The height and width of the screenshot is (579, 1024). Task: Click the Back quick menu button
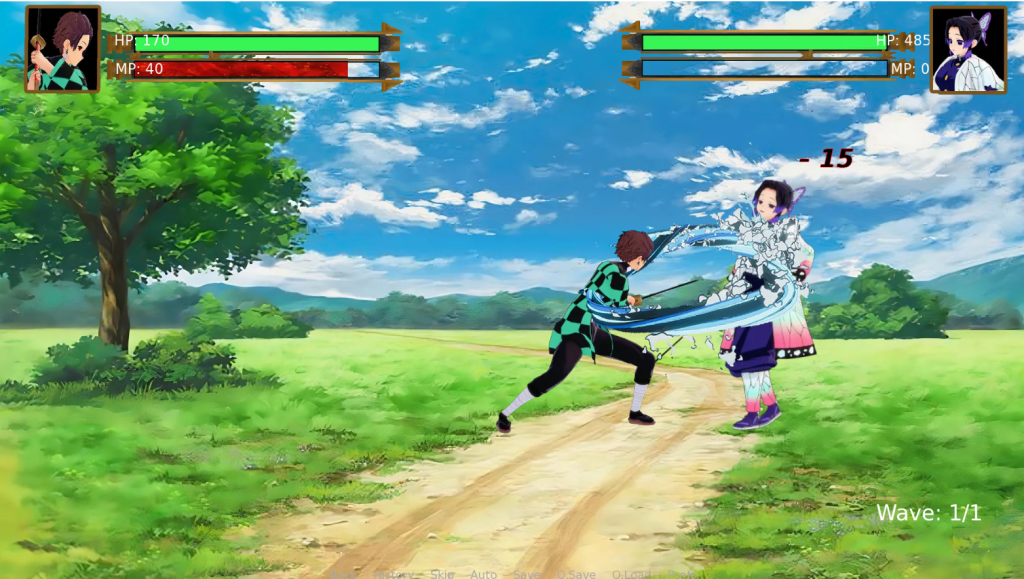[x=343, y=574]
